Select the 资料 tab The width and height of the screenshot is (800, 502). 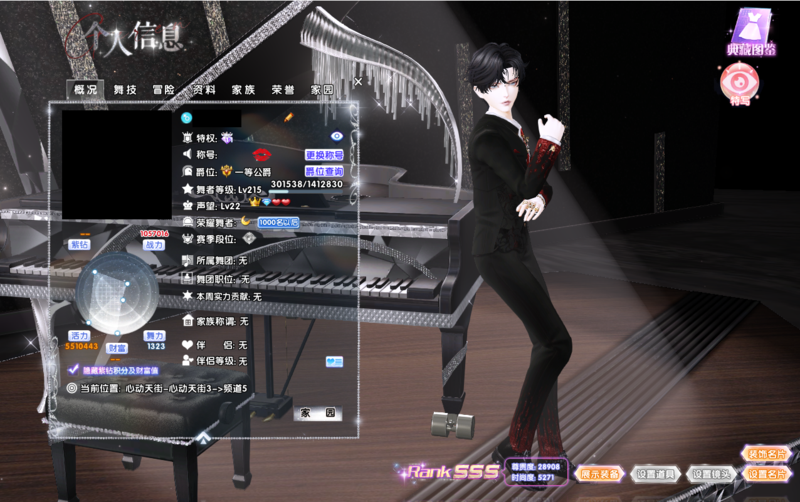(203, 90)
